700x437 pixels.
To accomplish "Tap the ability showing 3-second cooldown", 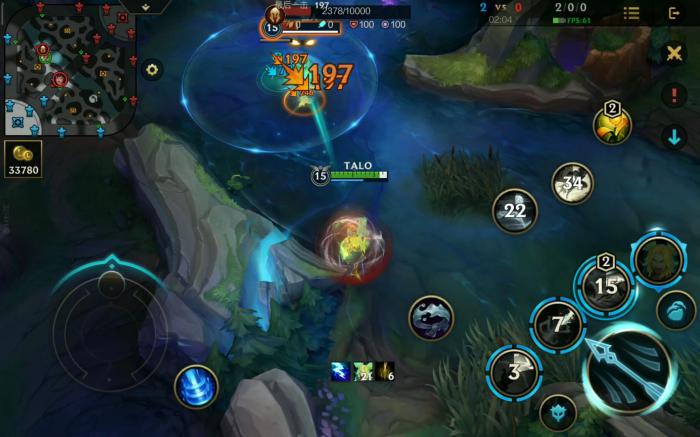I will click(x=514, y=373).
